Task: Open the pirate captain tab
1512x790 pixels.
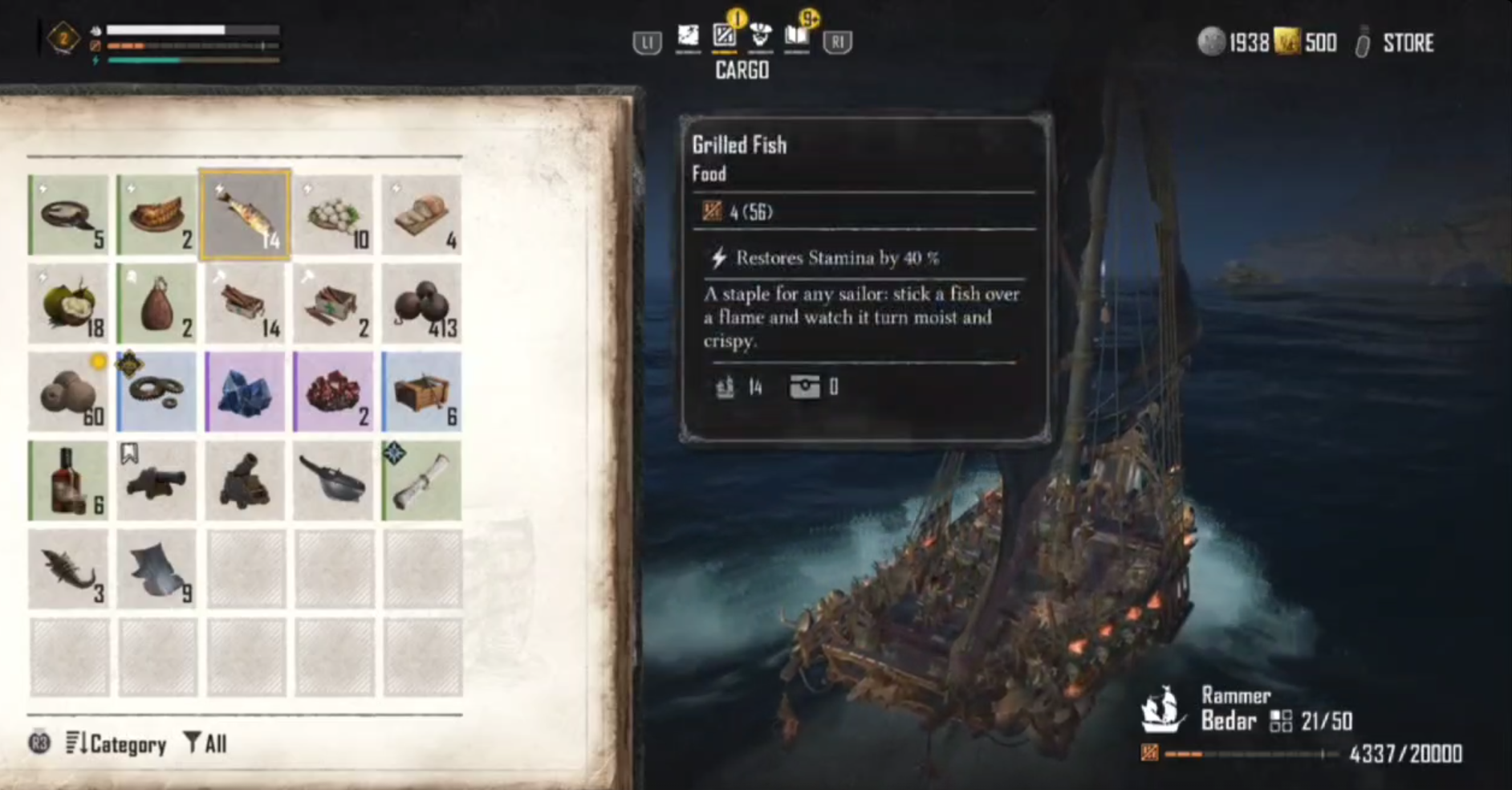Action: point(759,37)
